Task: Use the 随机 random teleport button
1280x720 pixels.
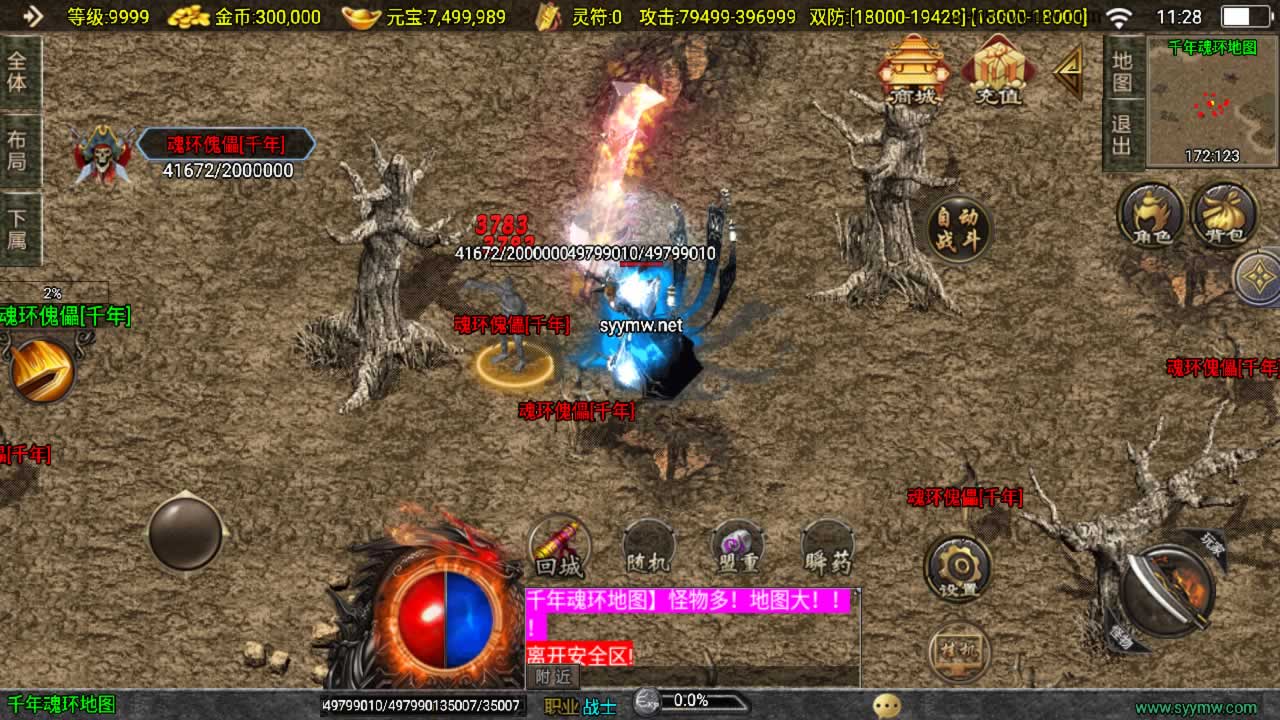Action: pos(648,547)
